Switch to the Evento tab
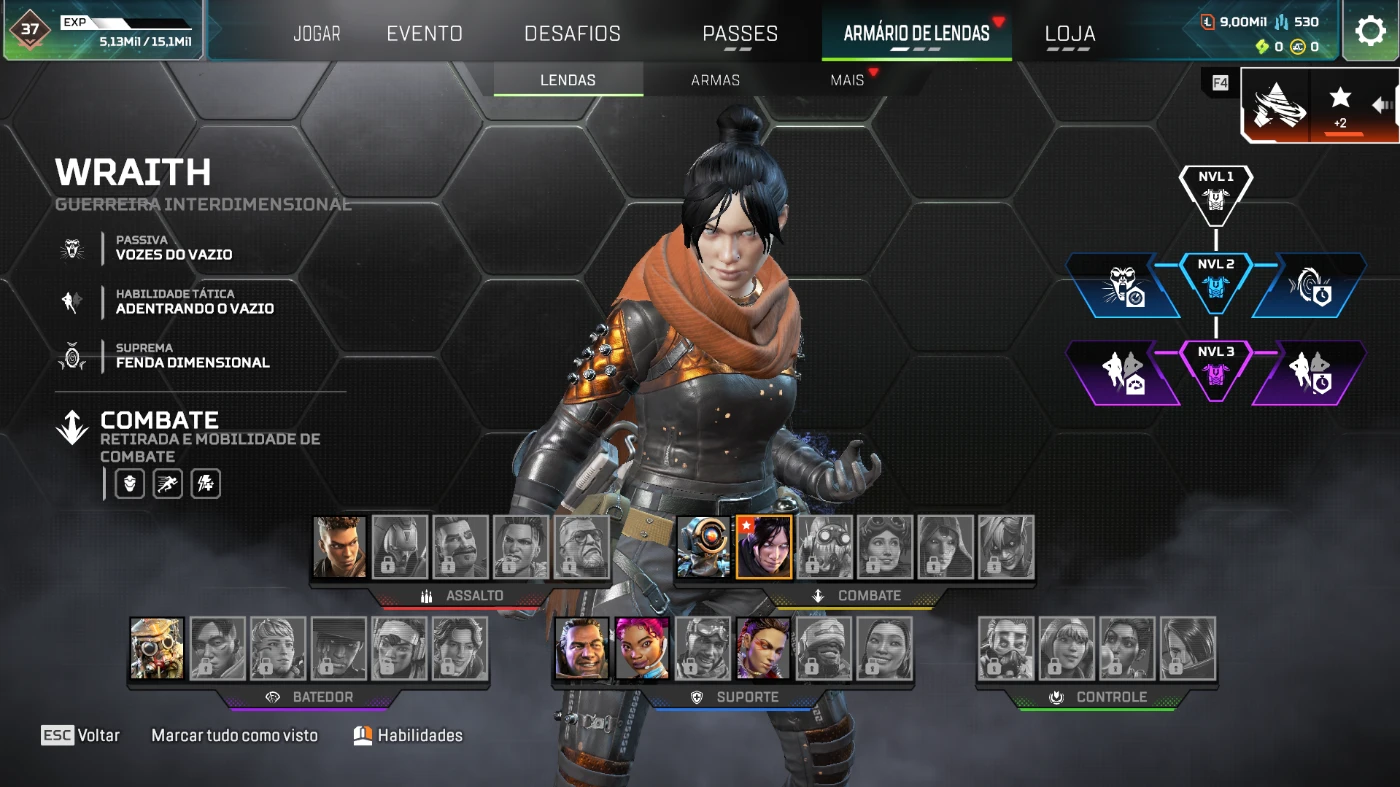Image resolution: width=1400 pixels, height=787 pixels. coord(424,34)
